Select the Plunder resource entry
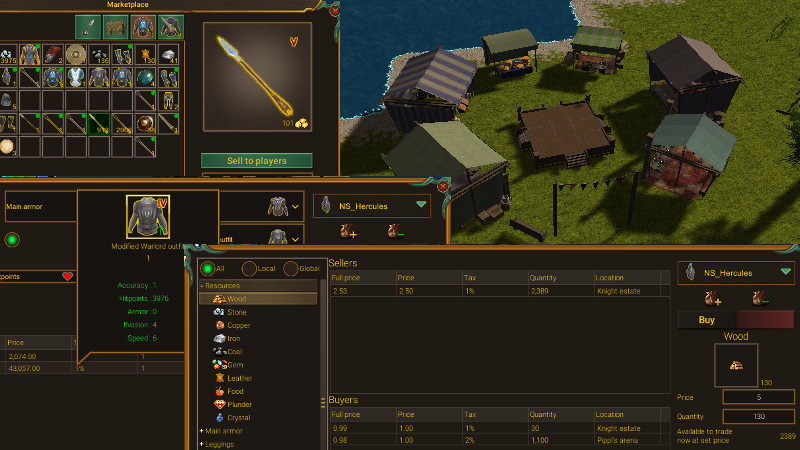 coord(240,404)
